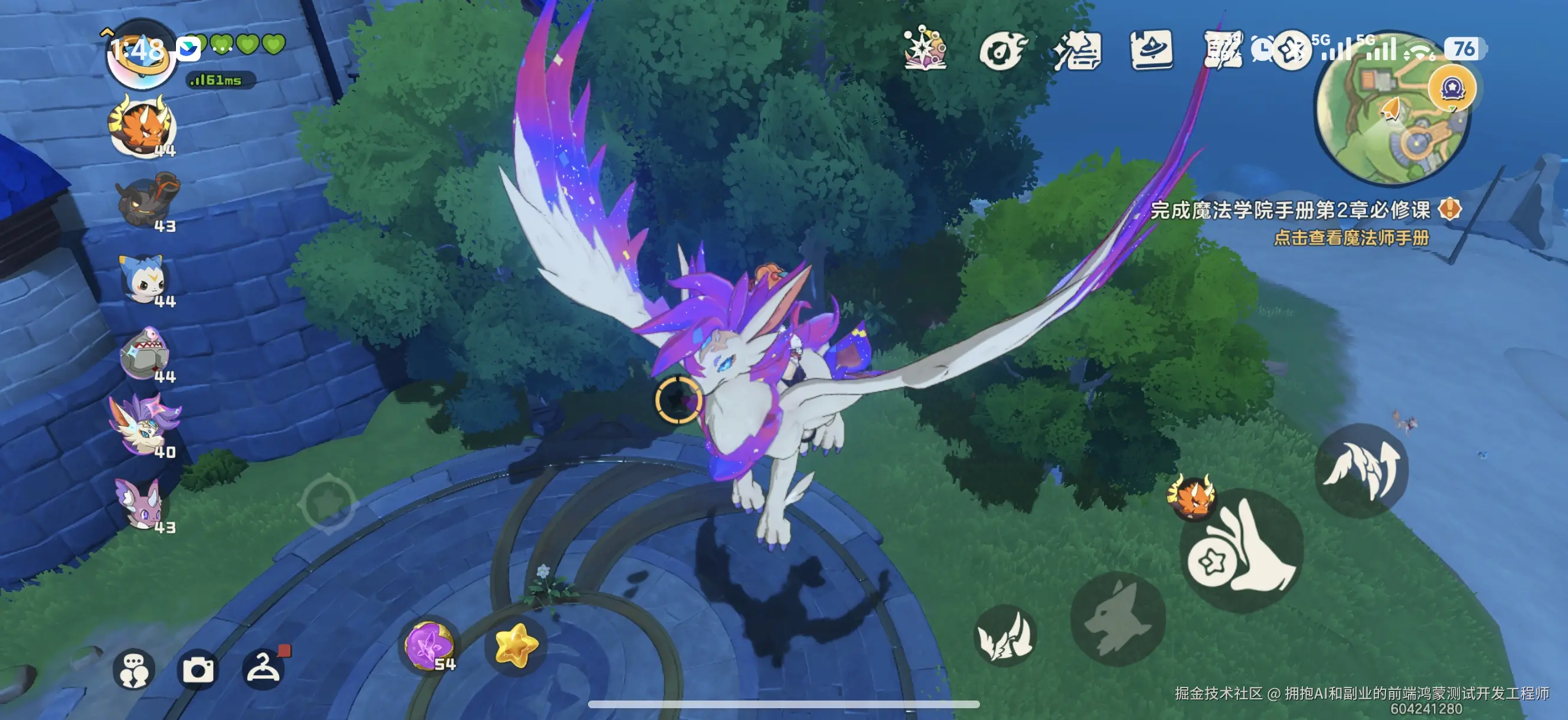The height and width of the screenshot is (720, 1568).
Task: Open the swirling eye icon in top bar
Action: (x=1002, y=50)
